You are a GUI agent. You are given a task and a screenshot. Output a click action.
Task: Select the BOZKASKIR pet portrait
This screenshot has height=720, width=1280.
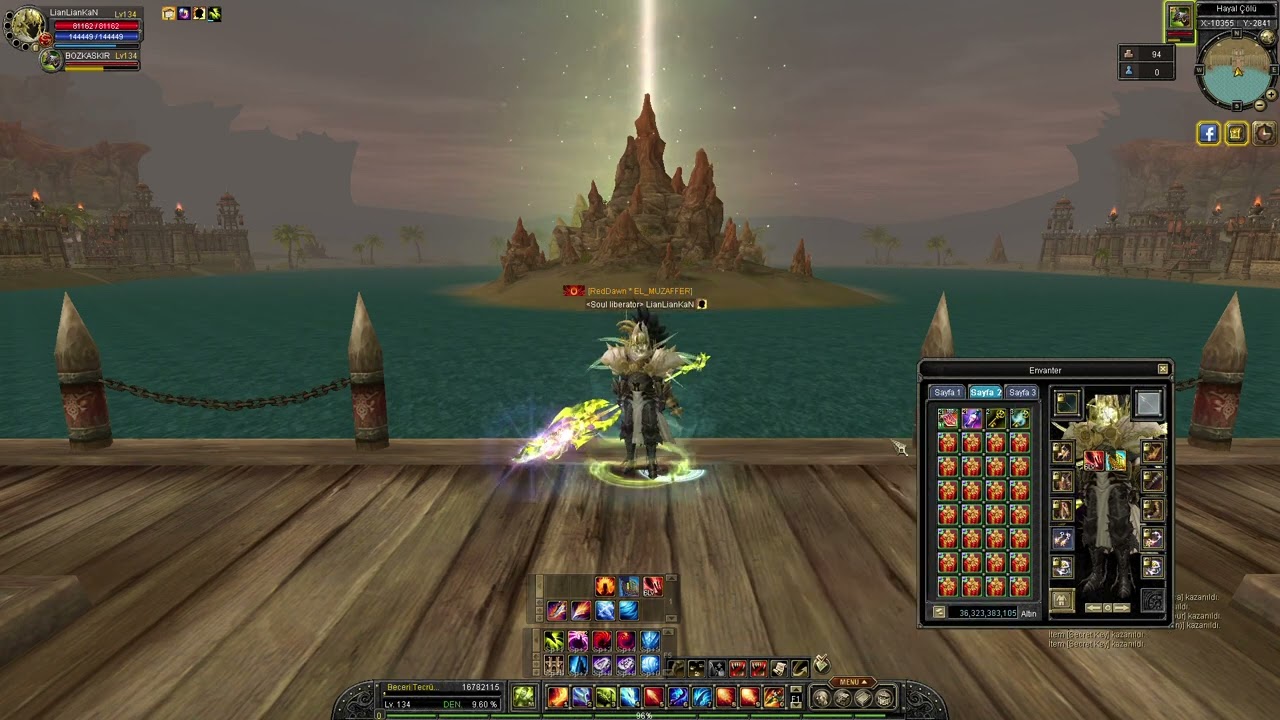51,59
